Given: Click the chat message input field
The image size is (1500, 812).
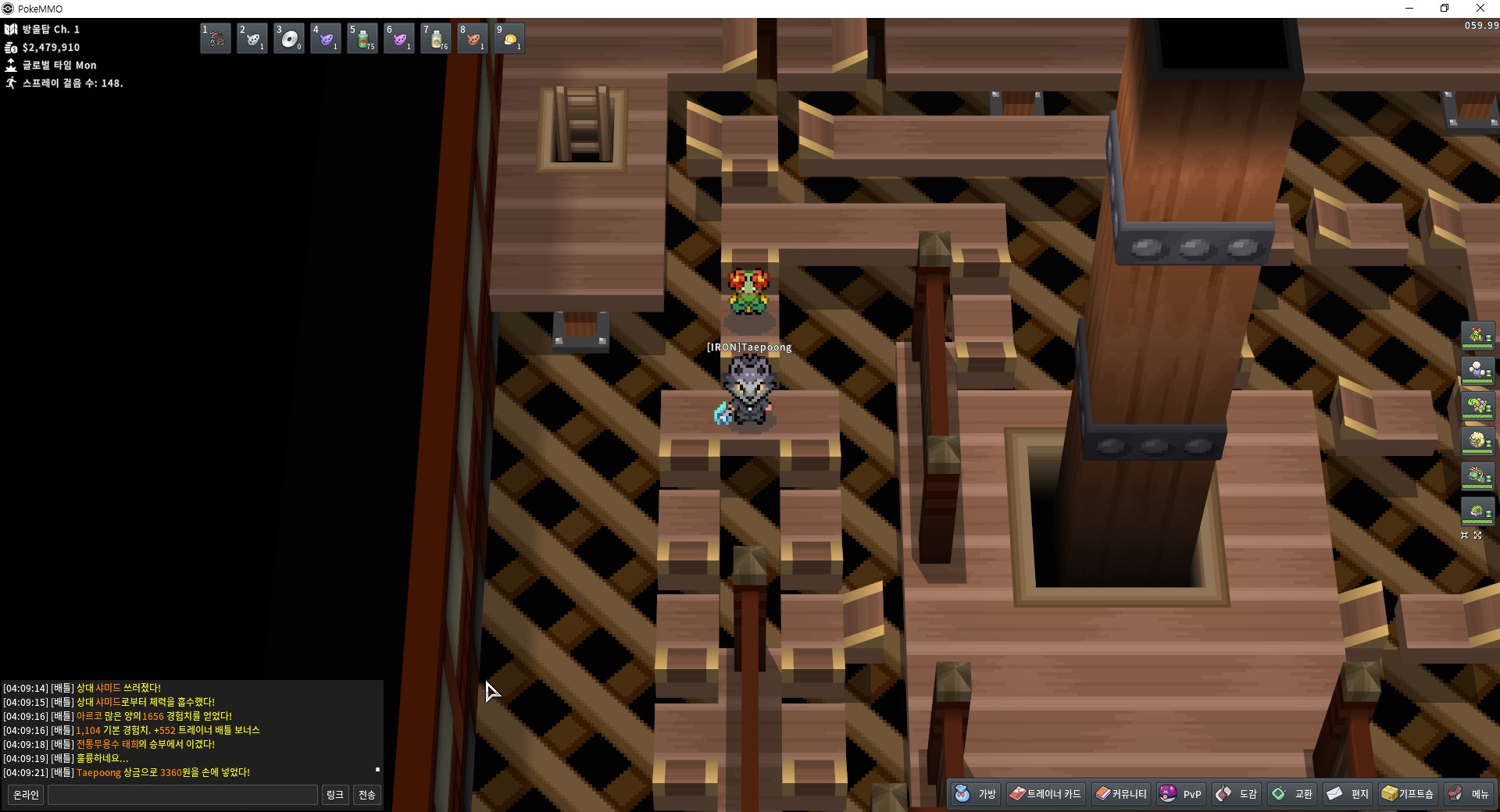Looking at the screenshot, I should tap(183, 795).
